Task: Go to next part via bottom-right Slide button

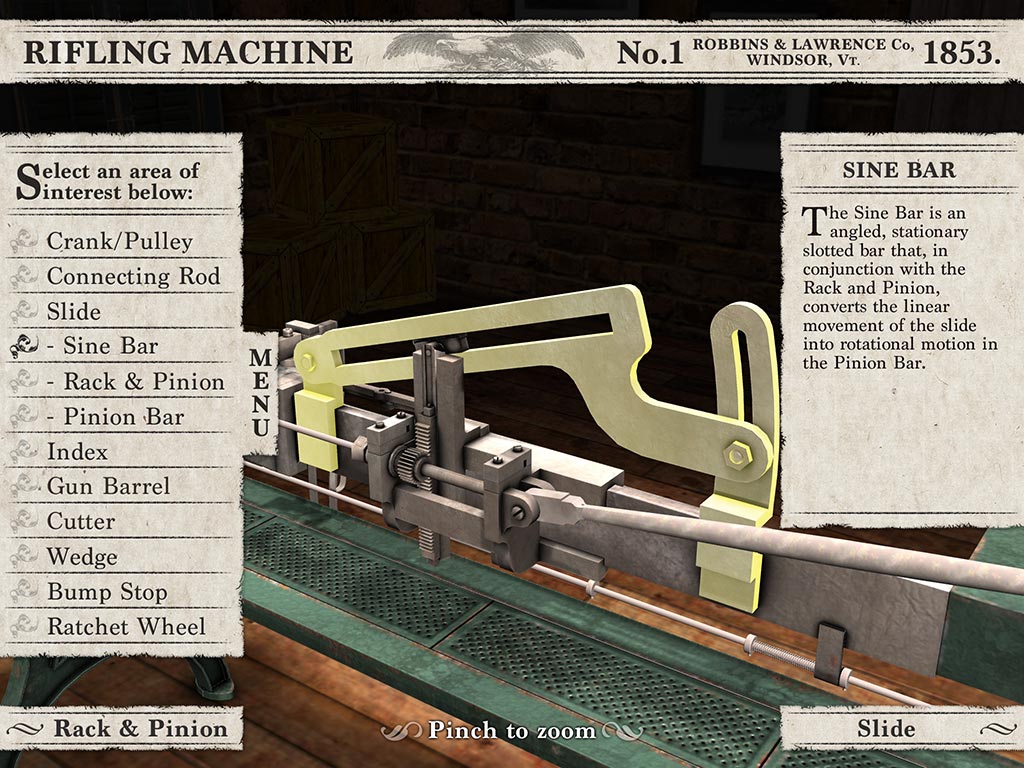Action: tap(886, 728)
